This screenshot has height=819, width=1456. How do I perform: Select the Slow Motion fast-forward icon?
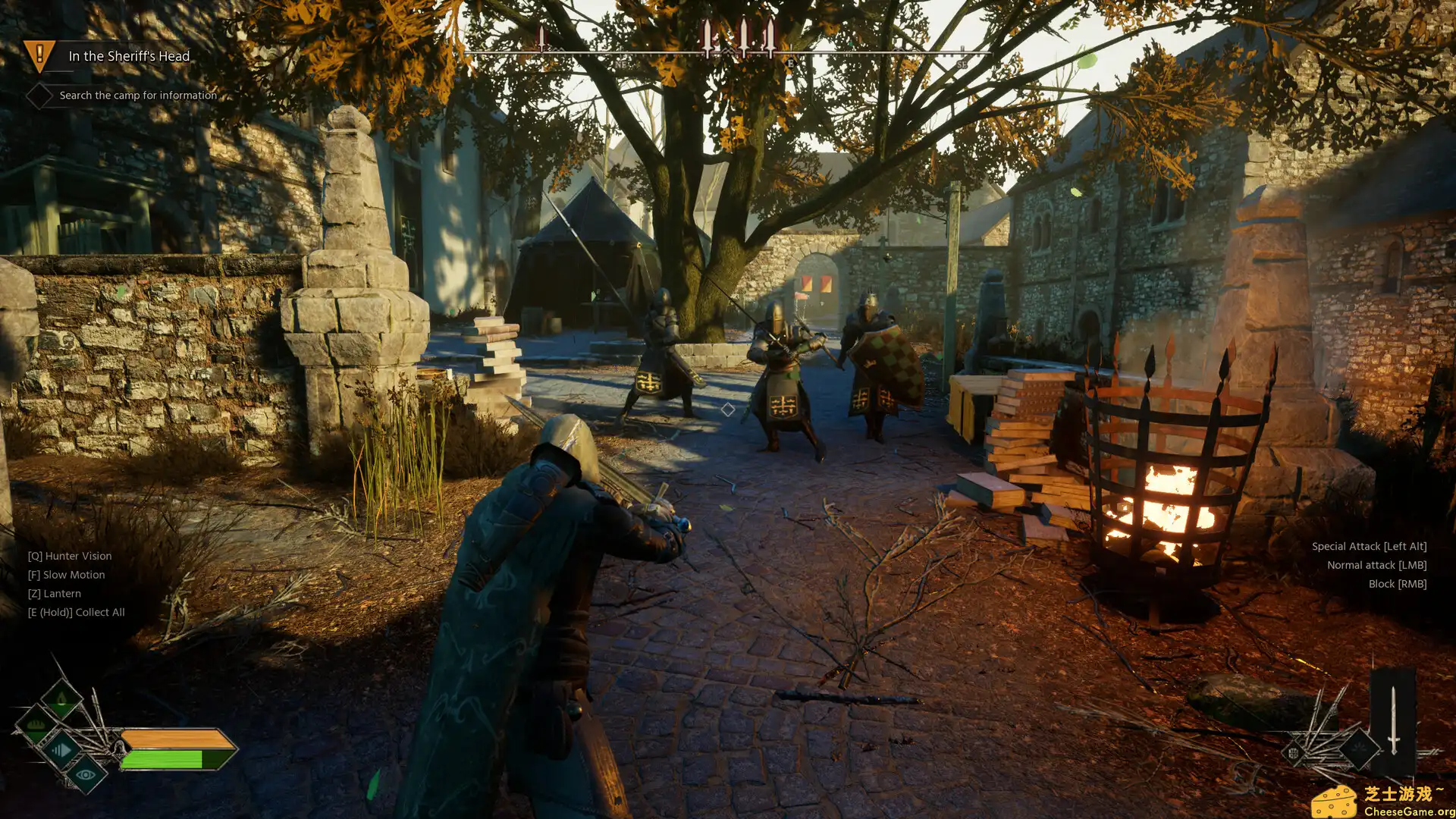pyautogui.click(x=62, y=751)
